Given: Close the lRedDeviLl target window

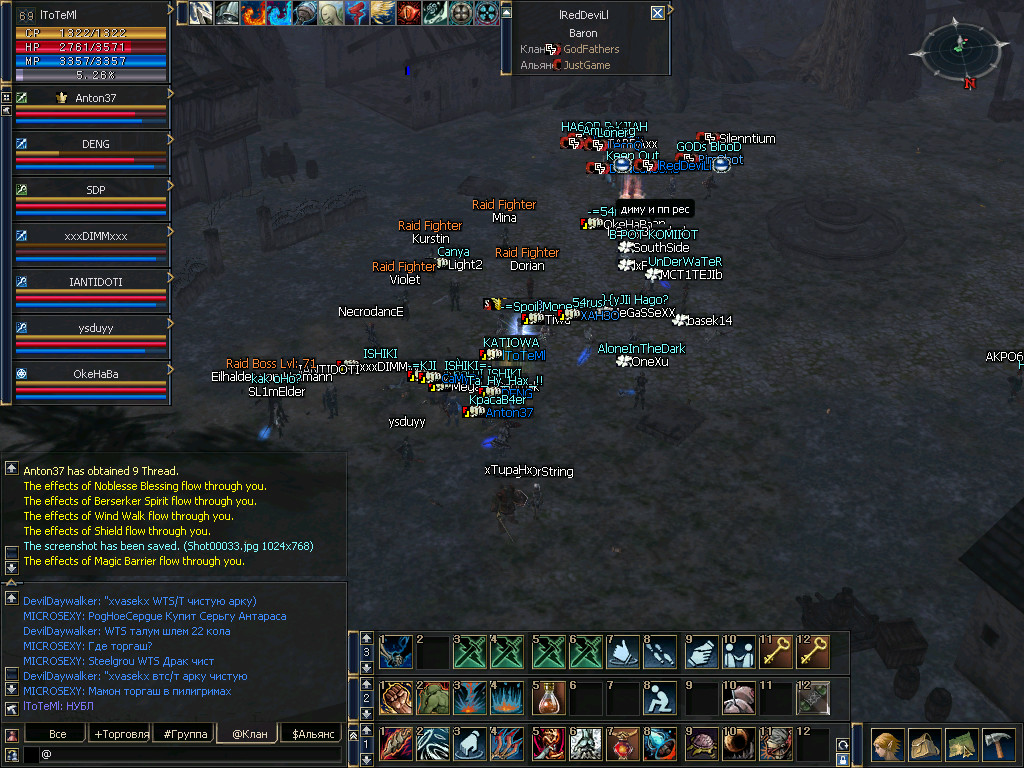Looking at the screenshot, I should (x=657, y=13).
